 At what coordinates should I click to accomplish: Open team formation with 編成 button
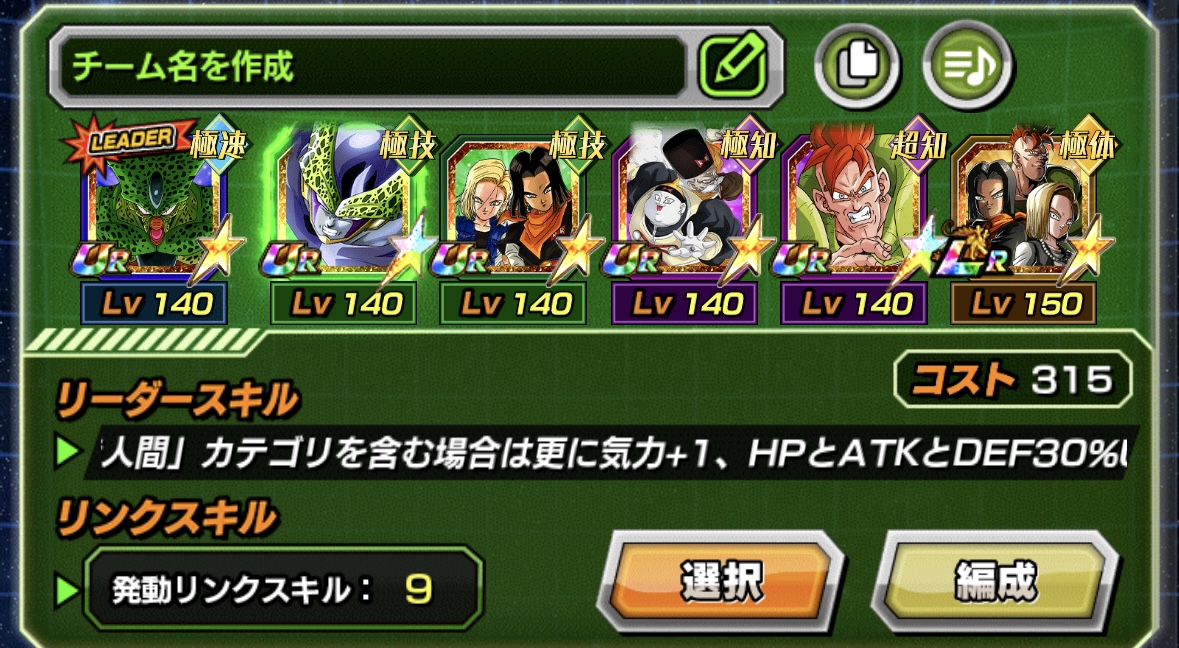(996, 581)
